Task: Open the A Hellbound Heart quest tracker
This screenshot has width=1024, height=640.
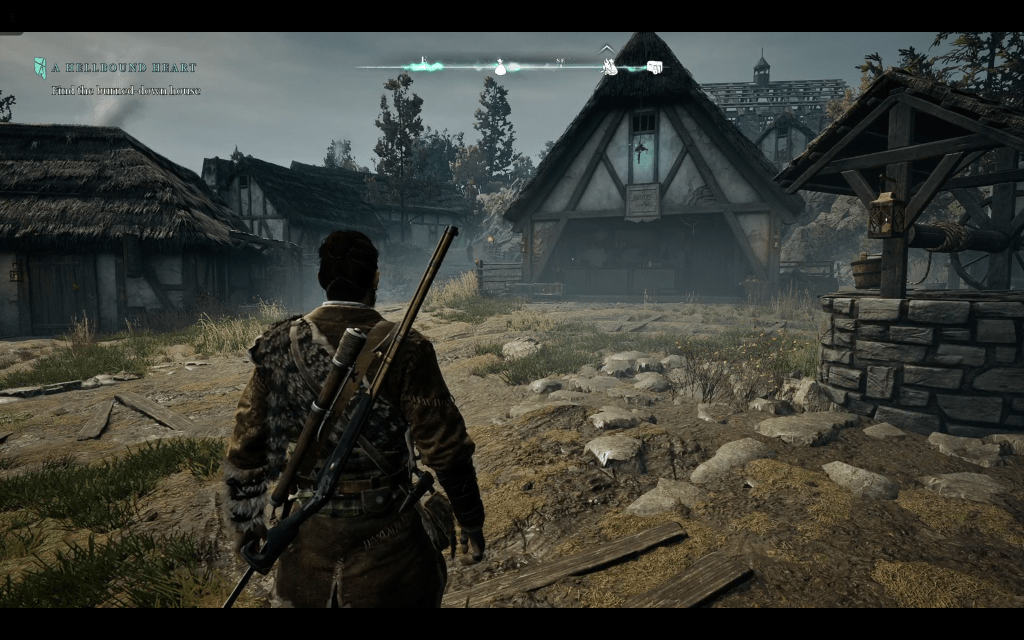Action: pyautogui.click(x=125, y=68)
